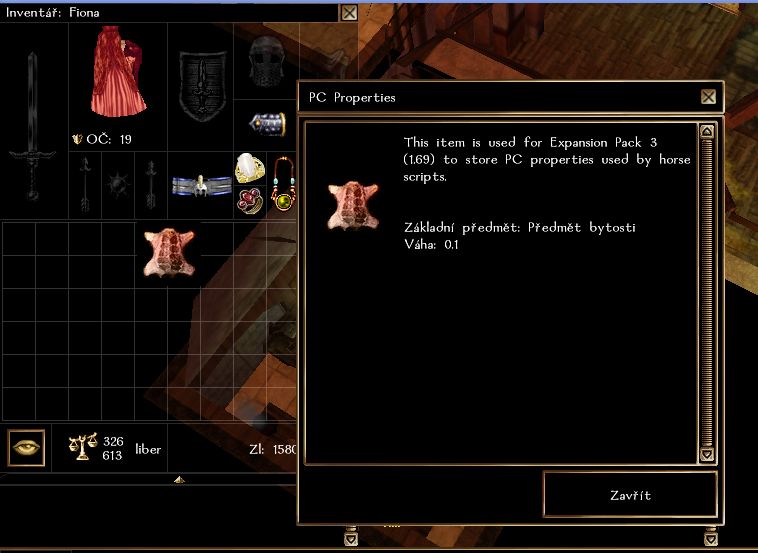This screenshot has height=553, width=758.
Task: Click the scroll-up arrow in PC Properties
Action: [x=707, y=131]
